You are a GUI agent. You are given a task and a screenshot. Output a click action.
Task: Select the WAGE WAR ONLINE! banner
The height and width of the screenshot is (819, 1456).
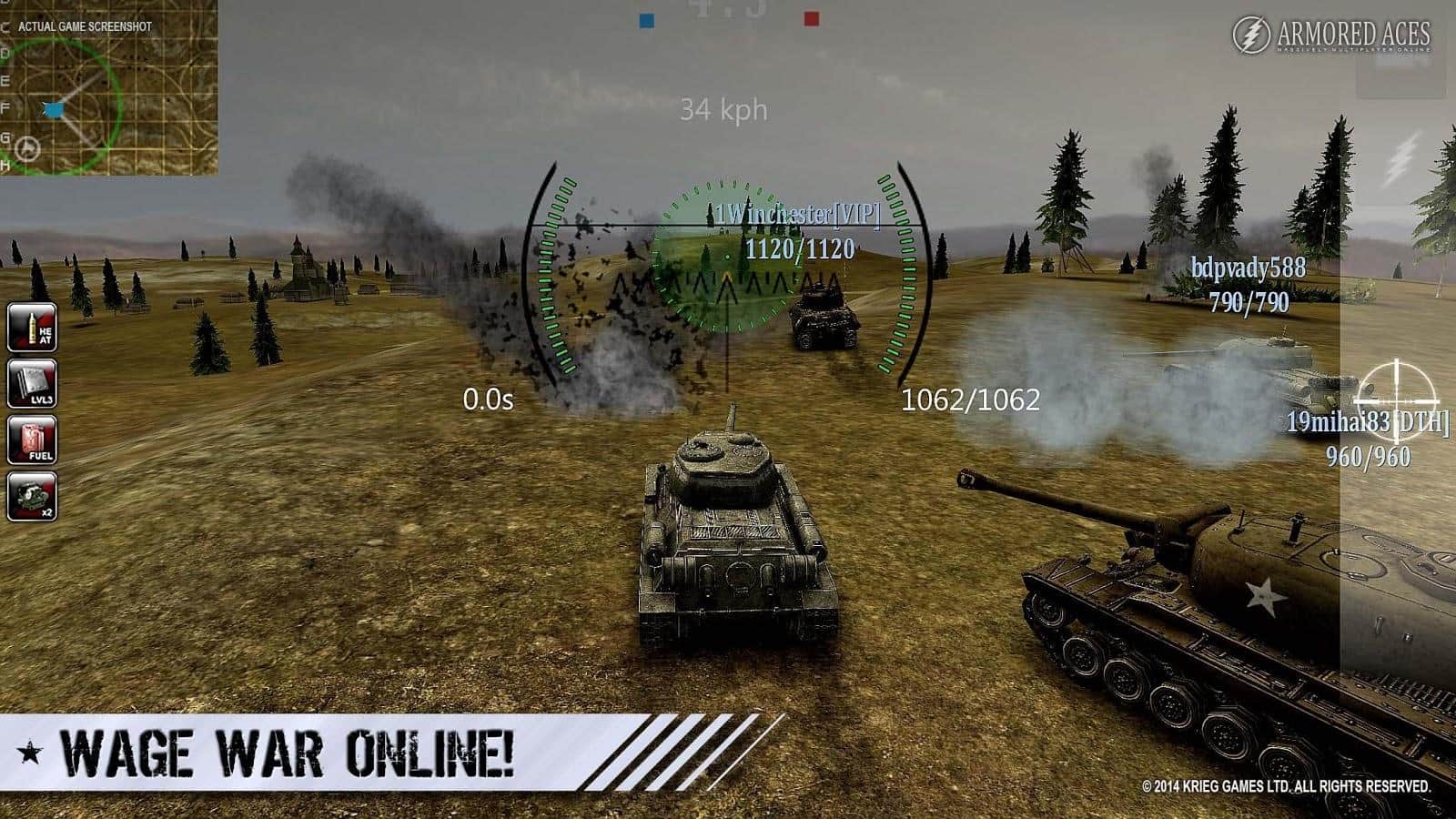(291, 752)
